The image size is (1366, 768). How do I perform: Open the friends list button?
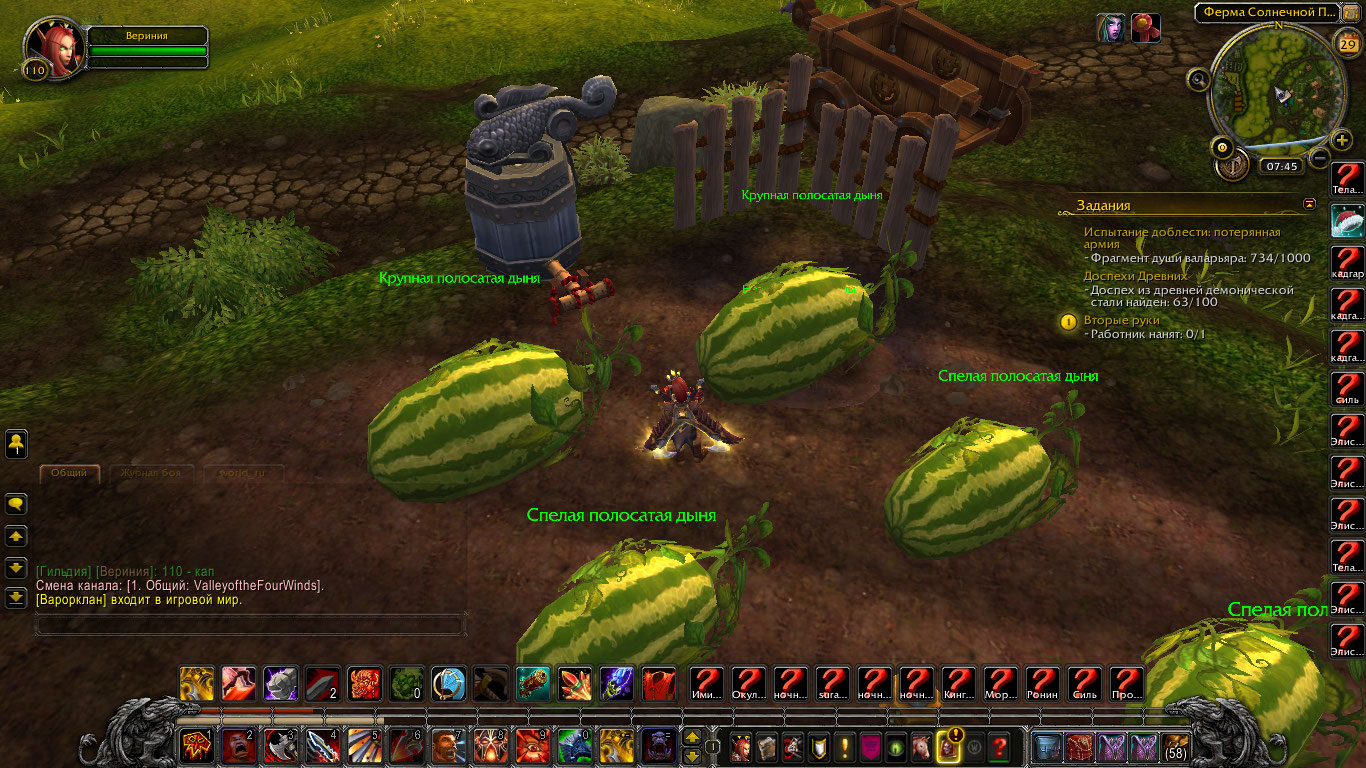coord(16,443)
